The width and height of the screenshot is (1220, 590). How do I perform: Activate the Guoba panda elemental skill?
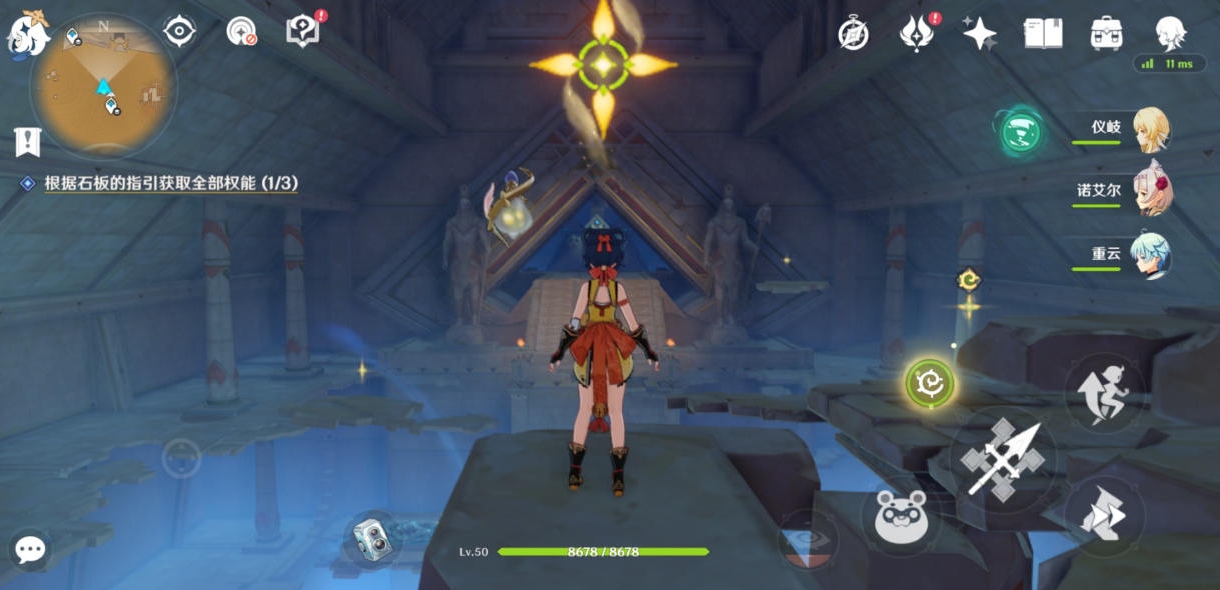click(x=902, y=517)
